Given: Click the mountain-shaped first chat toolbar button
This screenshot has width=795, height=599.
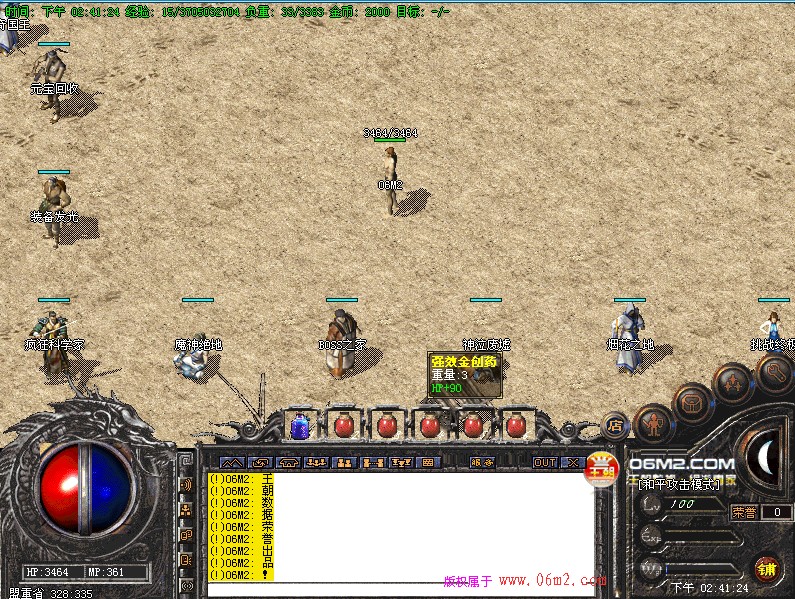Looking at the screenshot, I should tap(231, 463).
